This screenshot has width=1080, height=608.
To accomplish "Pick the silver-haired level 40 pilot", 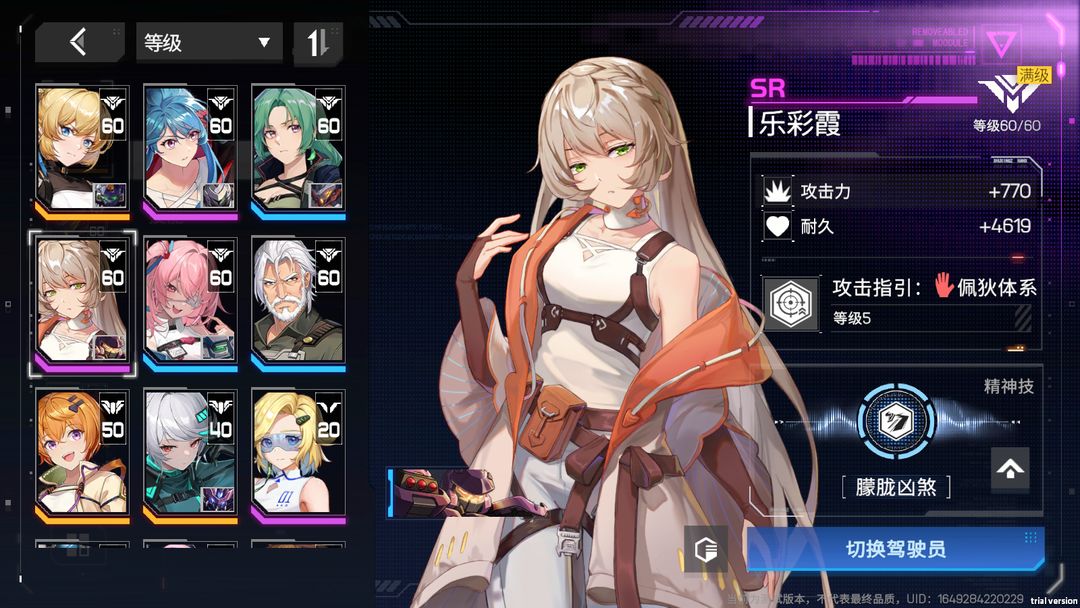I will tap(190, 455).
